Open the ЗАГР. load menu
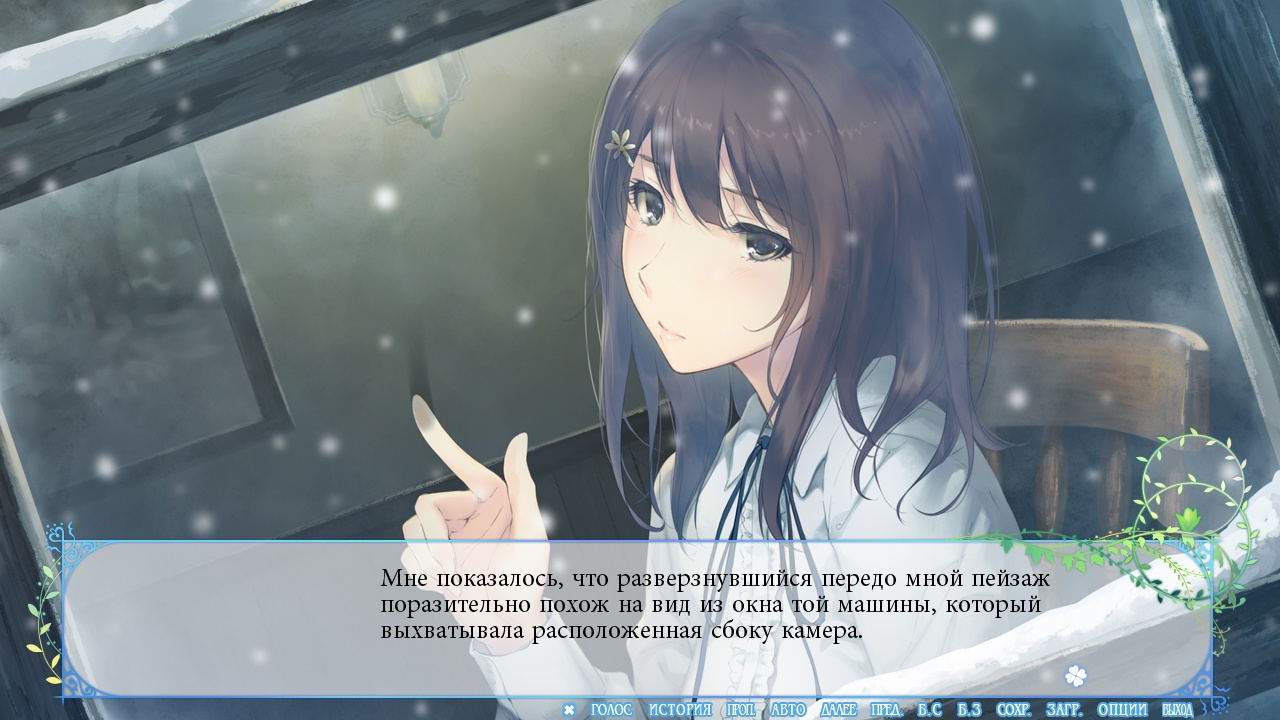The width and height of the screenshot is (1280, 720). [1064, 710]
